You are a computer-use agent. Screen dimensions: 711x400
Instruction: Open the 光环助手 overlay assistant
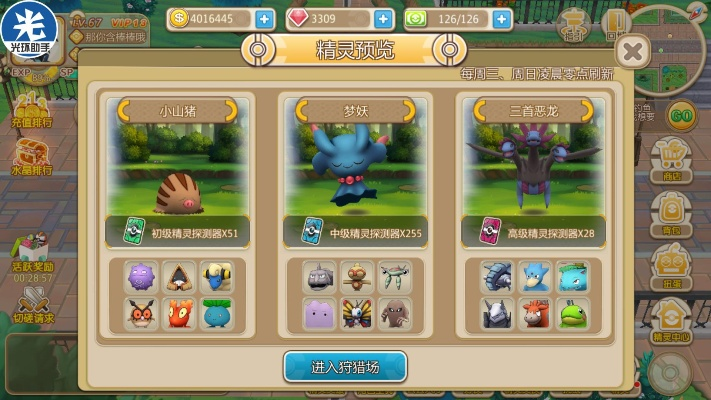pos(28,26)
